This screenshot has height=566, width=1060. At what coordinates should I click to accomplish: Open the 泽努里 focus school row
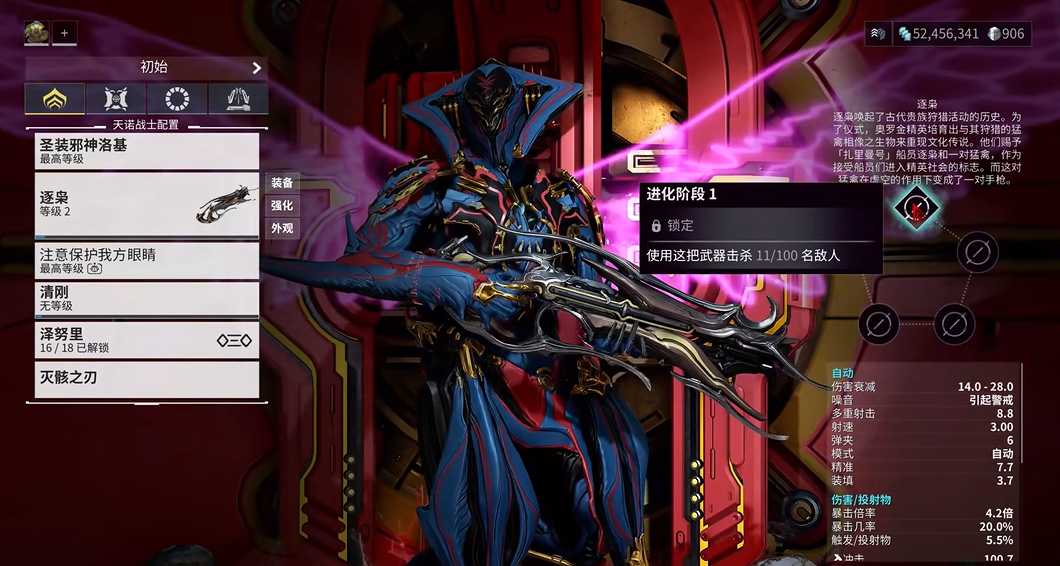[x=147, y=340]
